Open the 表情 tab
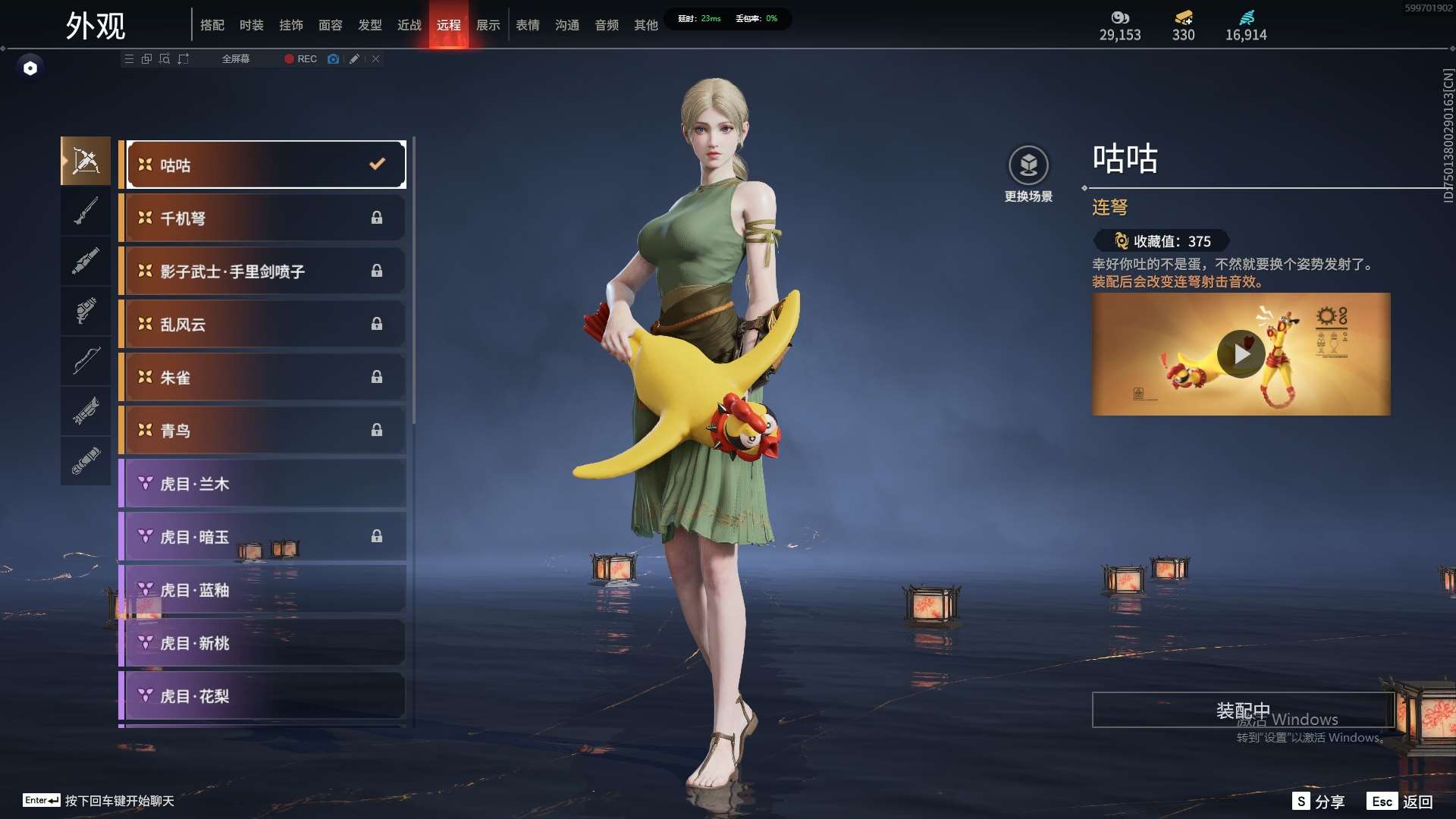This screenshot has height=819, width=1456. click(x=528, y=25)
